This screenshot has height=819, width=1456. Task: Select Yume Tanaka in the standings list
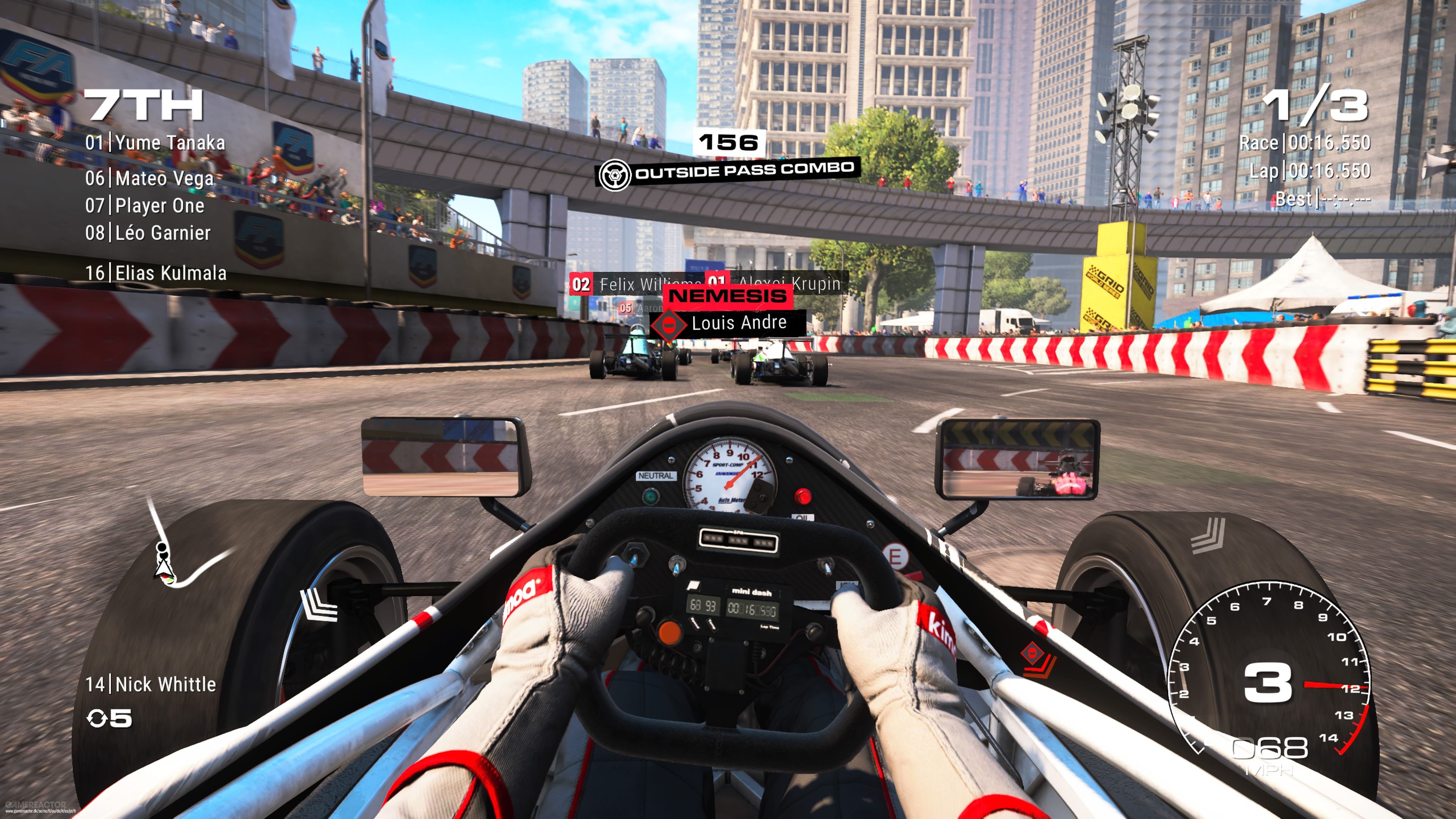tap(155, 143)
